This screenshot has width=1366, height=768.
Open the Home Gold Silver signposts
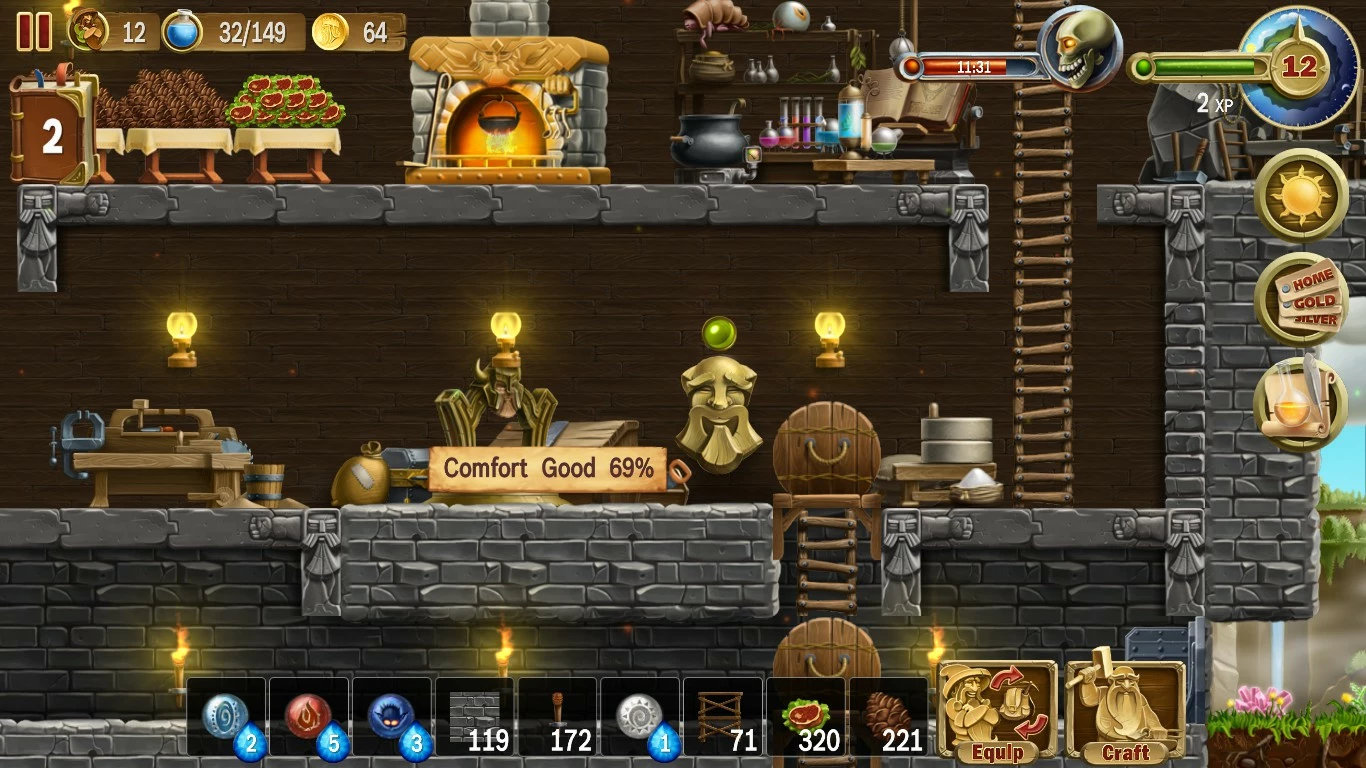tap(1301, 300)
